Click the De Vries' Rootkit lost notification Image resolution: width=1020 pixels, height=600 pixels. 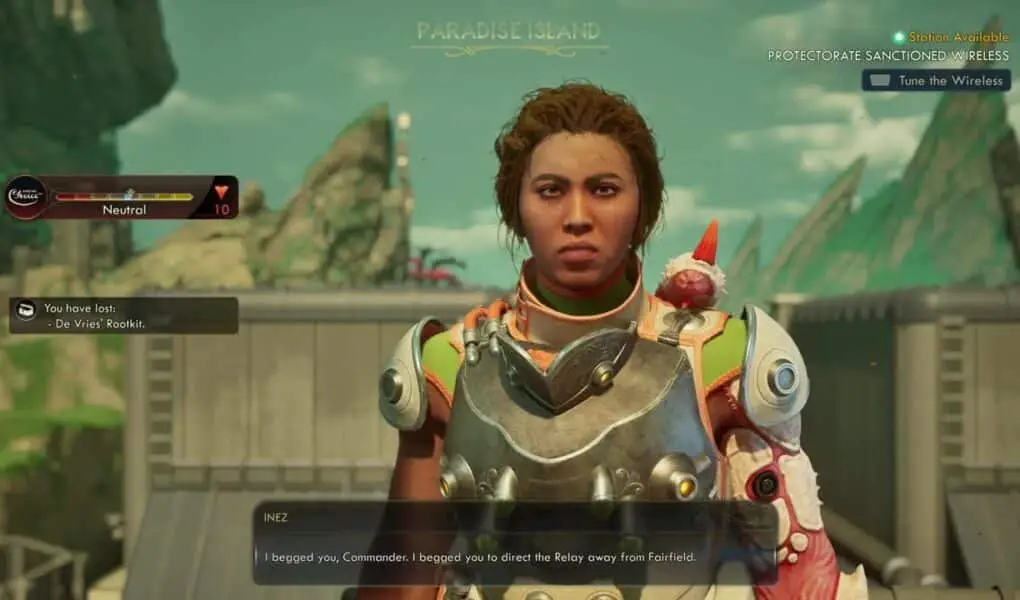click(124, 315)
